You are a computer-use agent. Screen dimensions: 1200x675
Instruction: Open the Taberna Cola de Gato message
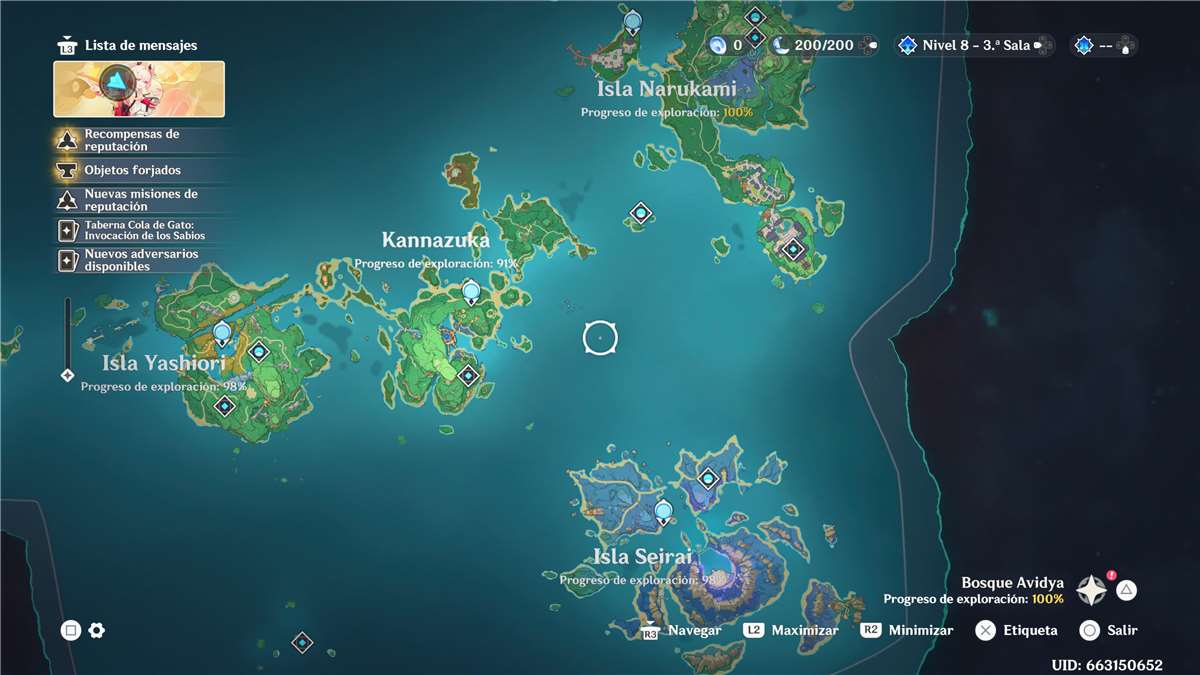140,230
